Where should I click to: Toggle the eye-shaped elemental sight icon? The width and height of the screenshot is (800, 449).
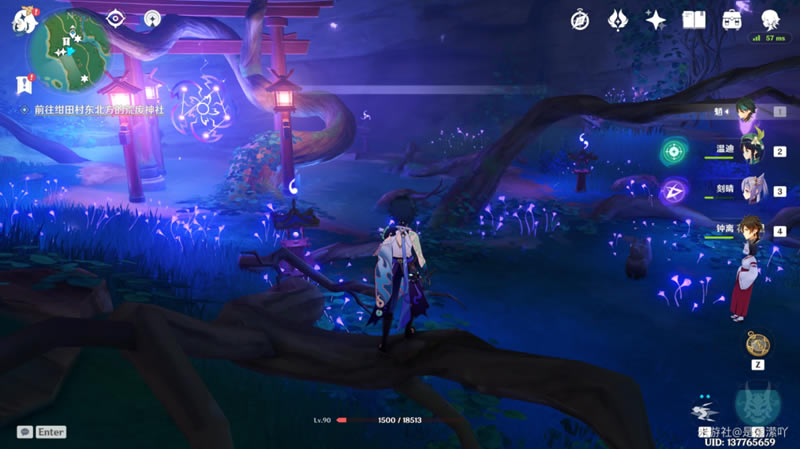[x=116, y=18]
